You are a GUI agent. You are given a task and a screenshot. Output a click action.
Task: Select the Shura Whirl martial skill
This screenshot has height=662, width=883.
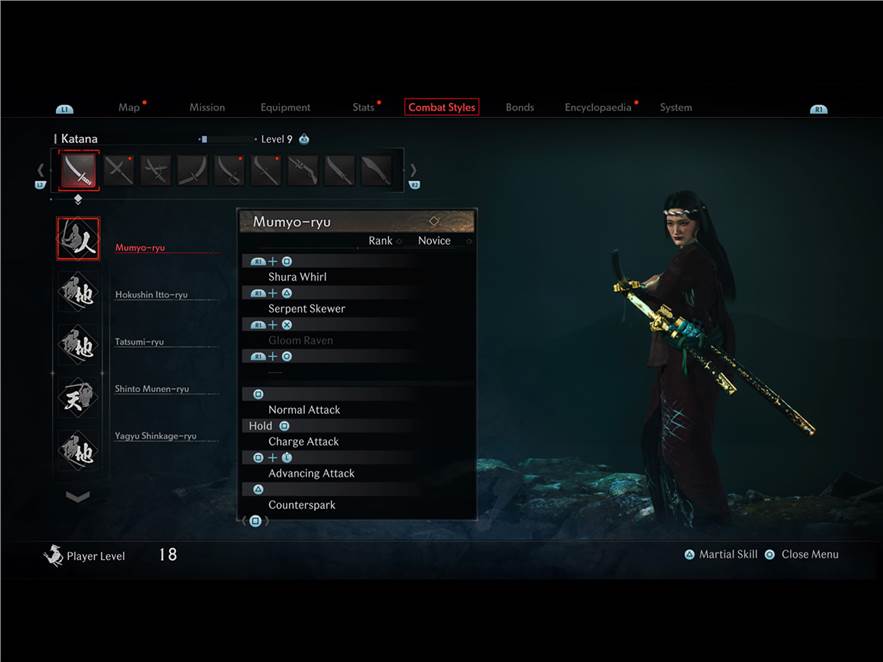tap(298, 277)
